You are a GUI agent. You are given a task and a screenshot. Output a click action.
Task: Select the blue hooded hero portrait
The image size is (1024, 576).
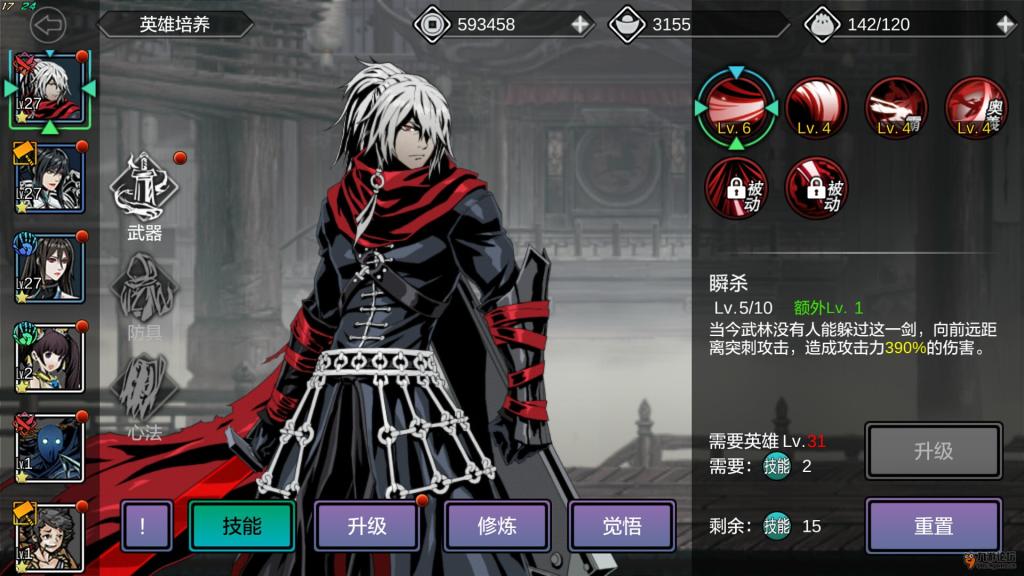point(48,448)
